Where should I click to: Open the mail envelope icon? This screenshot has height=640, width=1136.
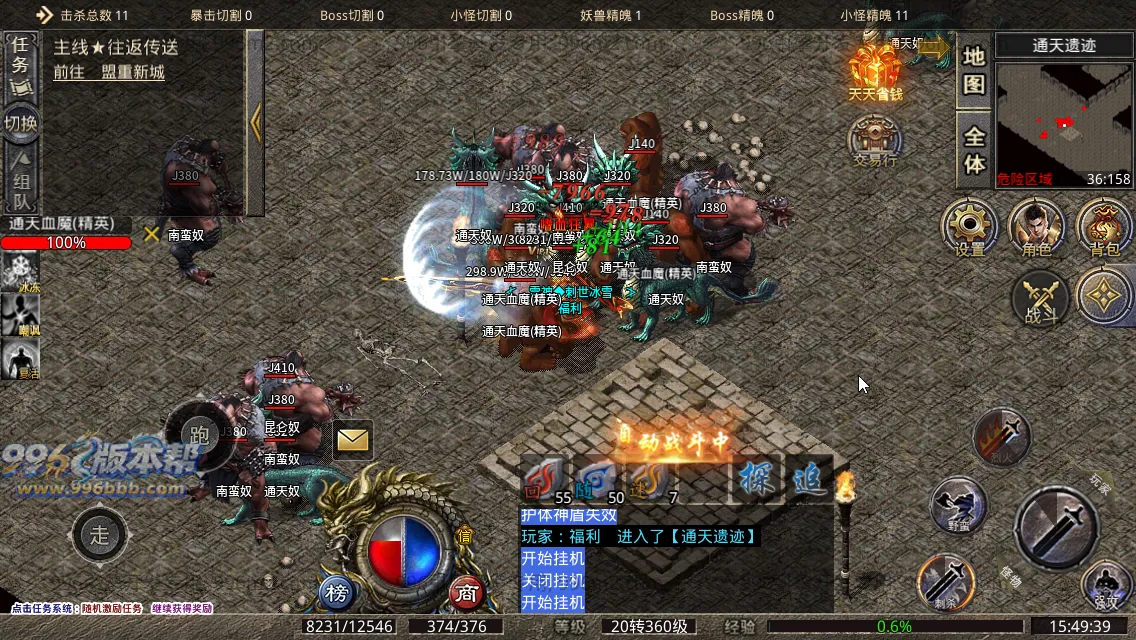352,440
